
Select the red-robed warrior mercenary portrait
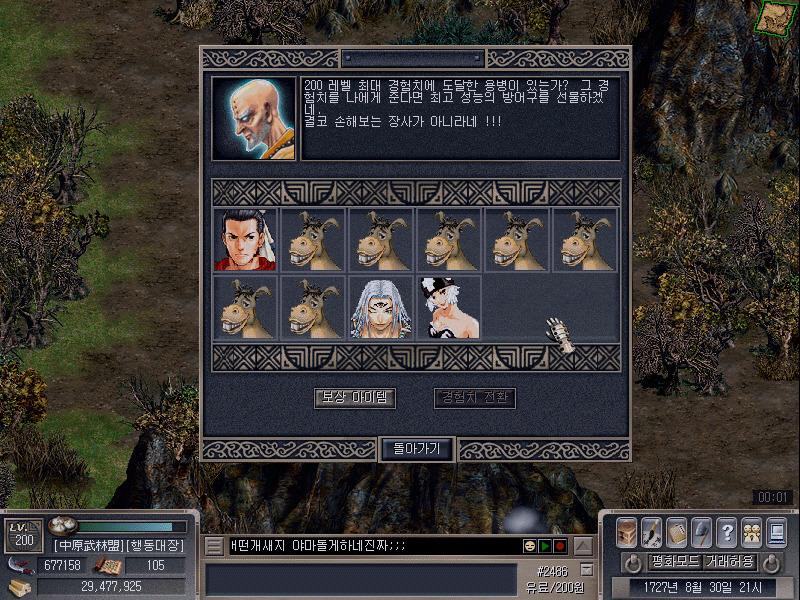[245, 239]
